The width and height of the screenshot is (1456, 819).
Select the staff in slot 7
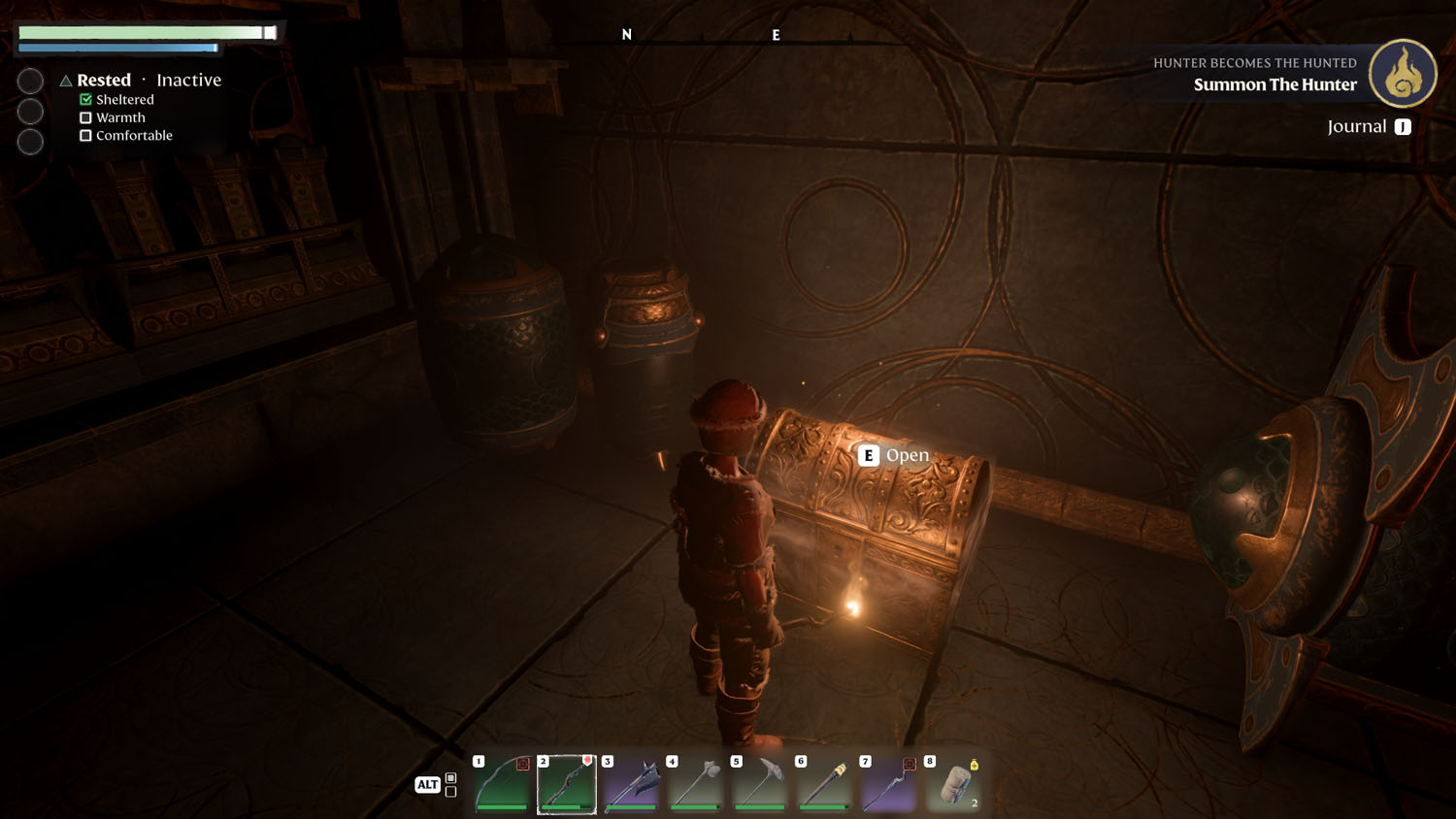889,784
